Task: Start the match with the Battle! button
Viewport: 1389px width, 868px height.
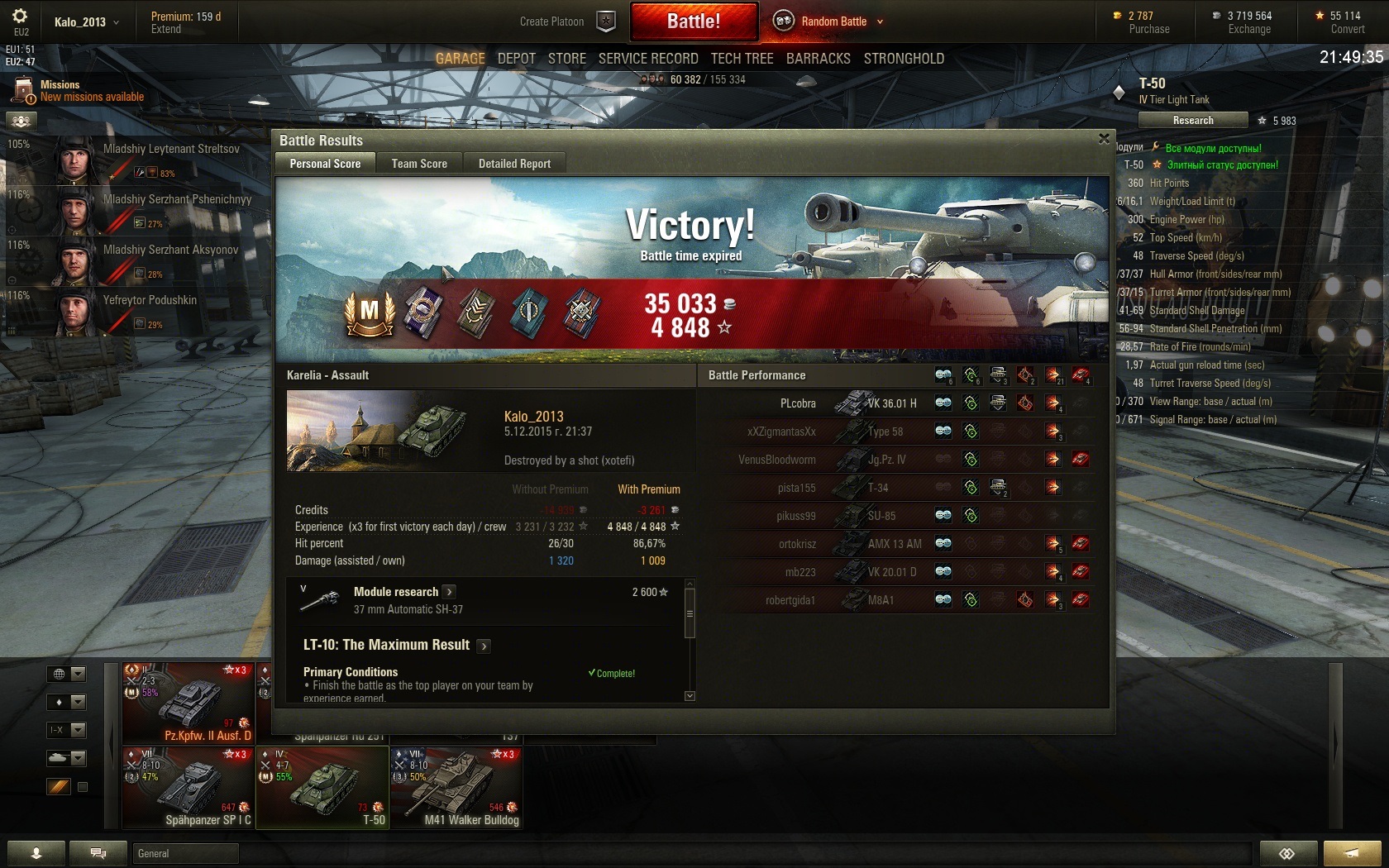Action: [694, 21]
